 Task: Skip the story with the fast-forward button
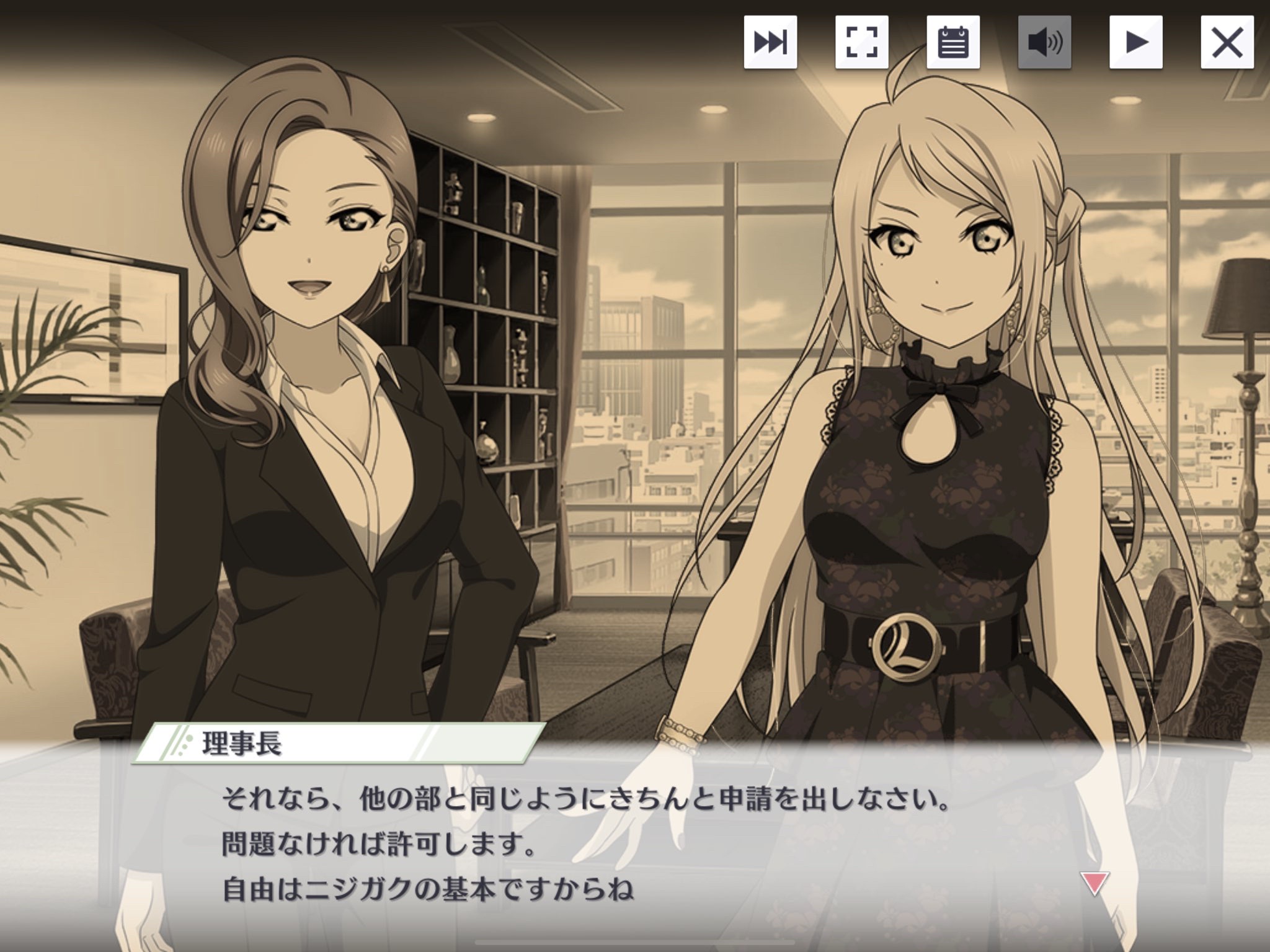point(770,42)
